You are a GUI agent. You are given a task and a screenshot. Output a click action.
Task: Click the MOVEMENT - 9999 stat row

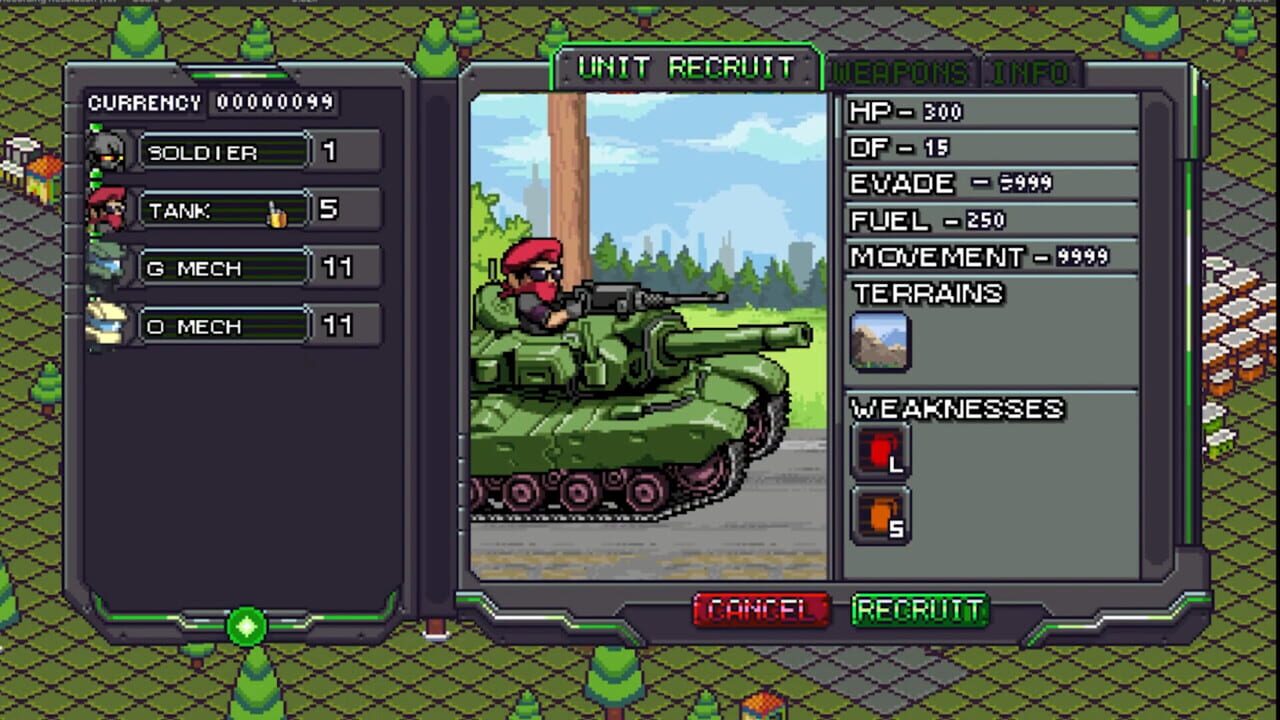click(990, 257)
